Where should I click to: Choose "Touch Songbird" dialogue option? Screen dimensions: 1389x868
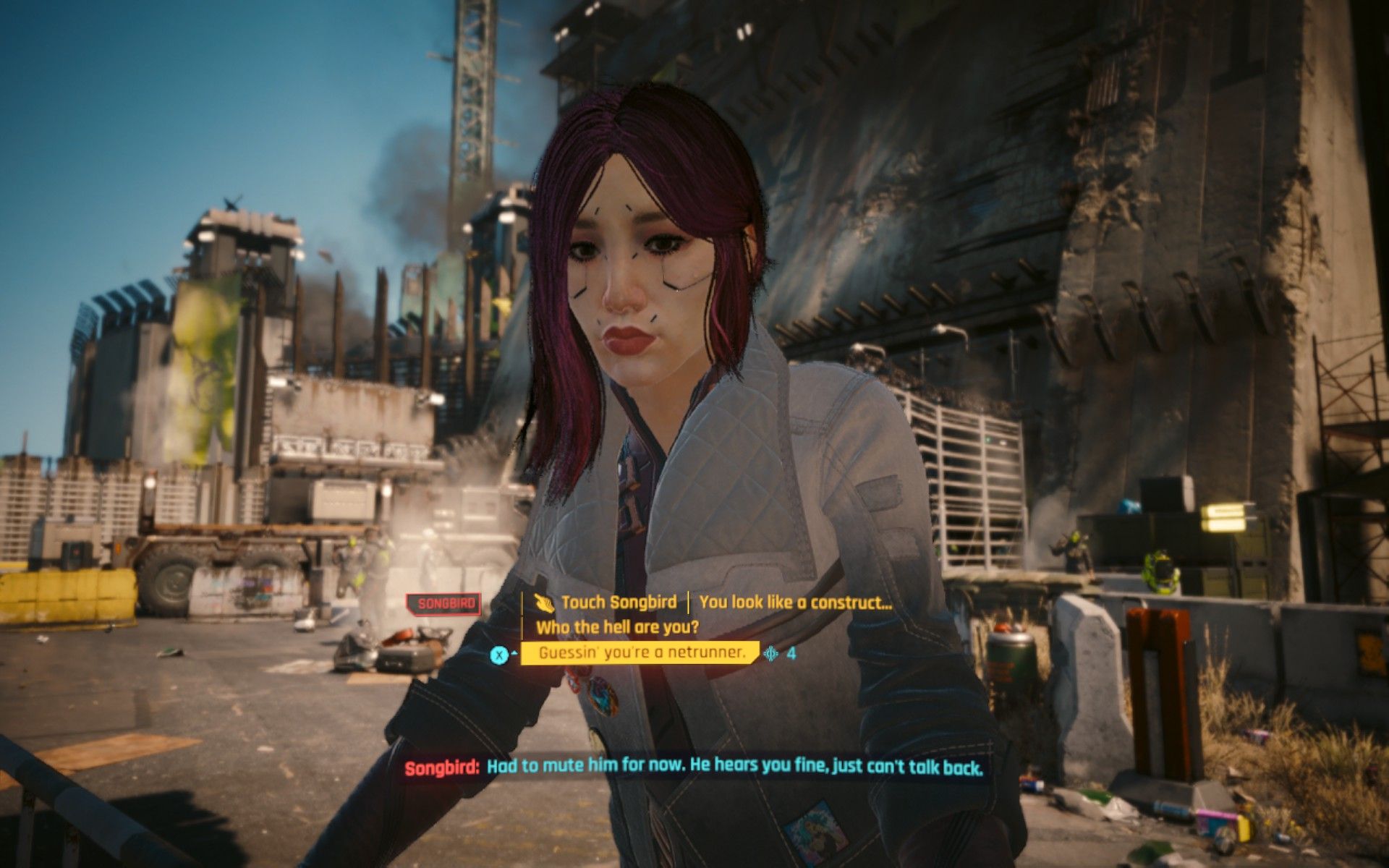[x=618, y=603]
